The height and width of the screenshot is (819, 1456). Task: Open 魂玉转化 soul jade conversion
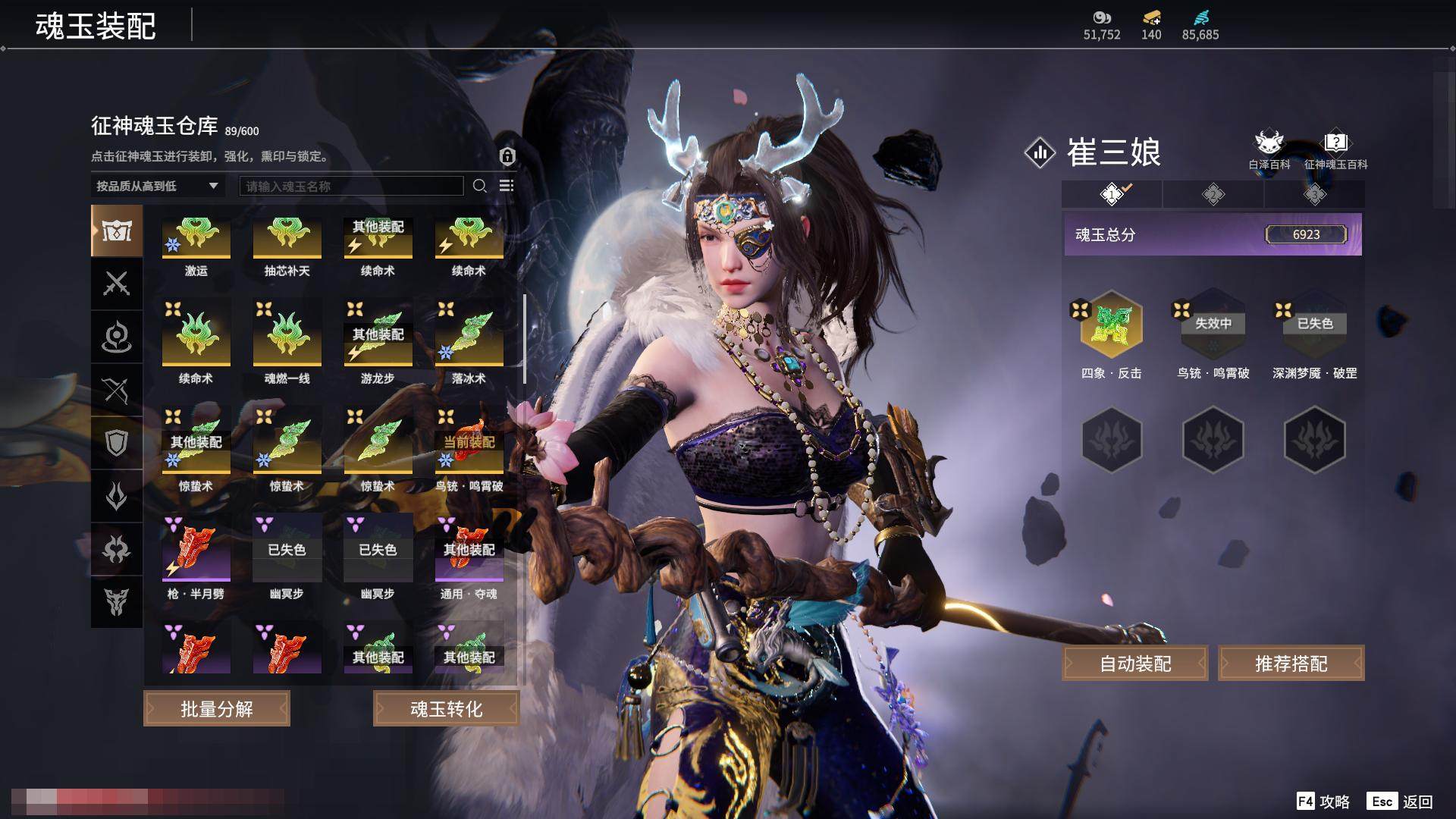click(x=446, y=708)
